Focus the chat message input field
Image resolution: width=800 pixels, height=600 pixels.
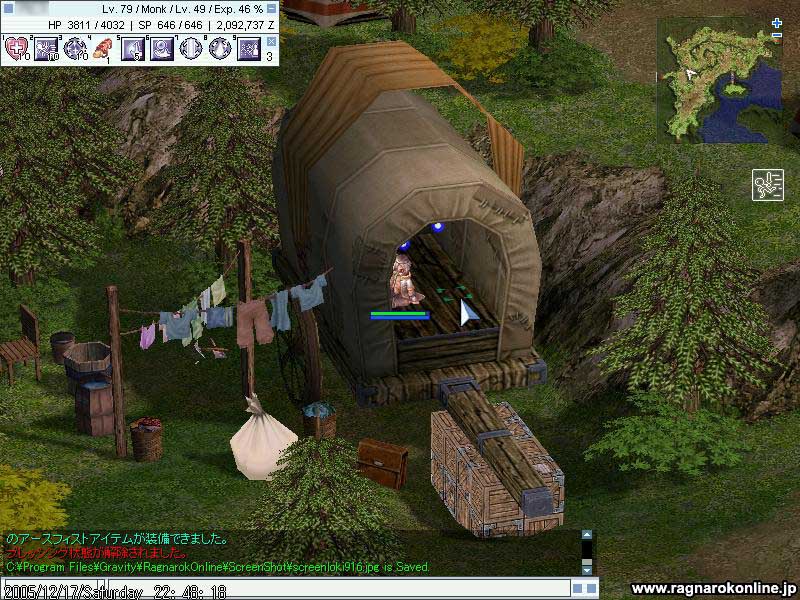(x=330, y=590)
